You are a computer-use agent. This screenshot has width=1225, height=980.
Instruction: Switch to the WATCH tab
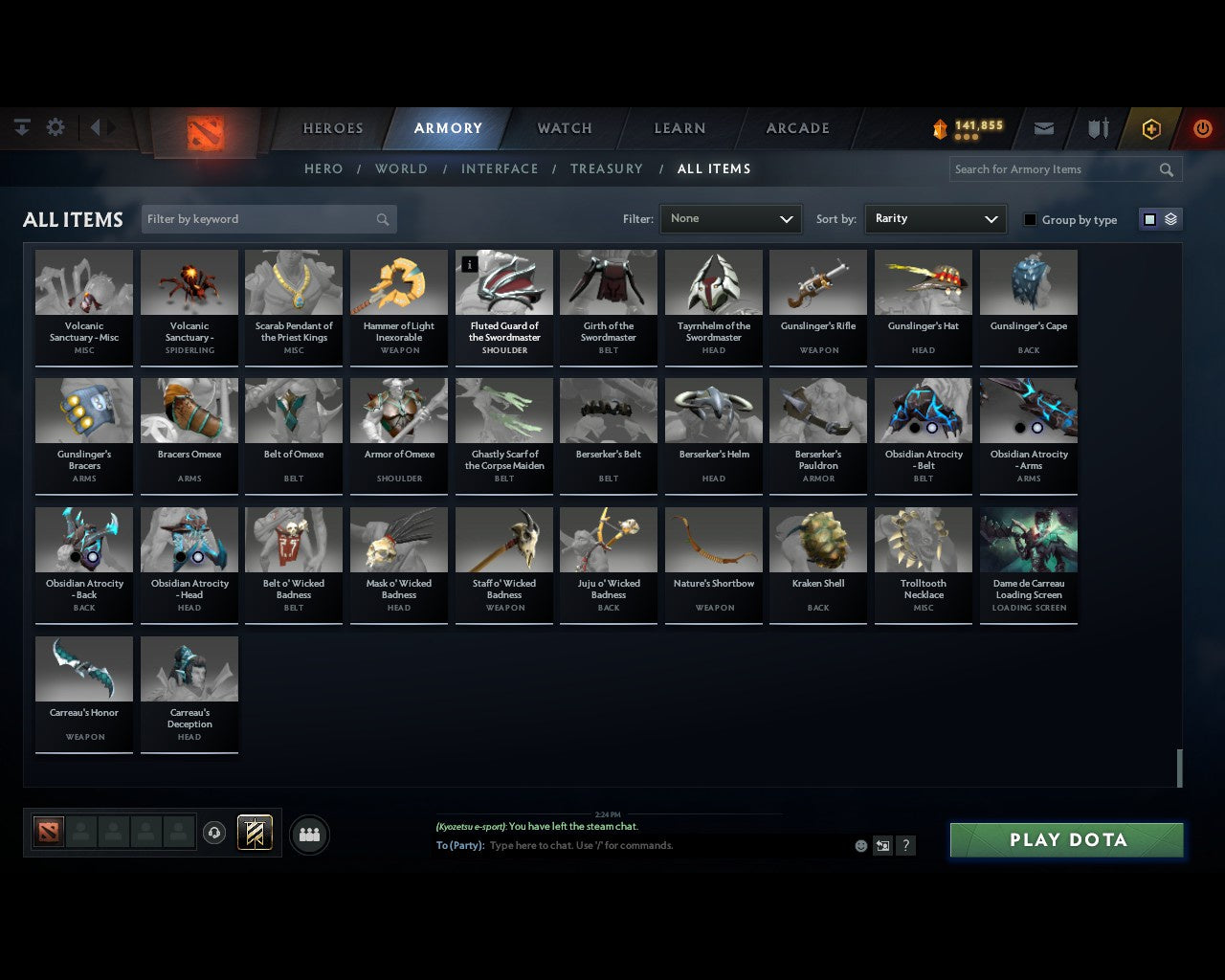564,127
